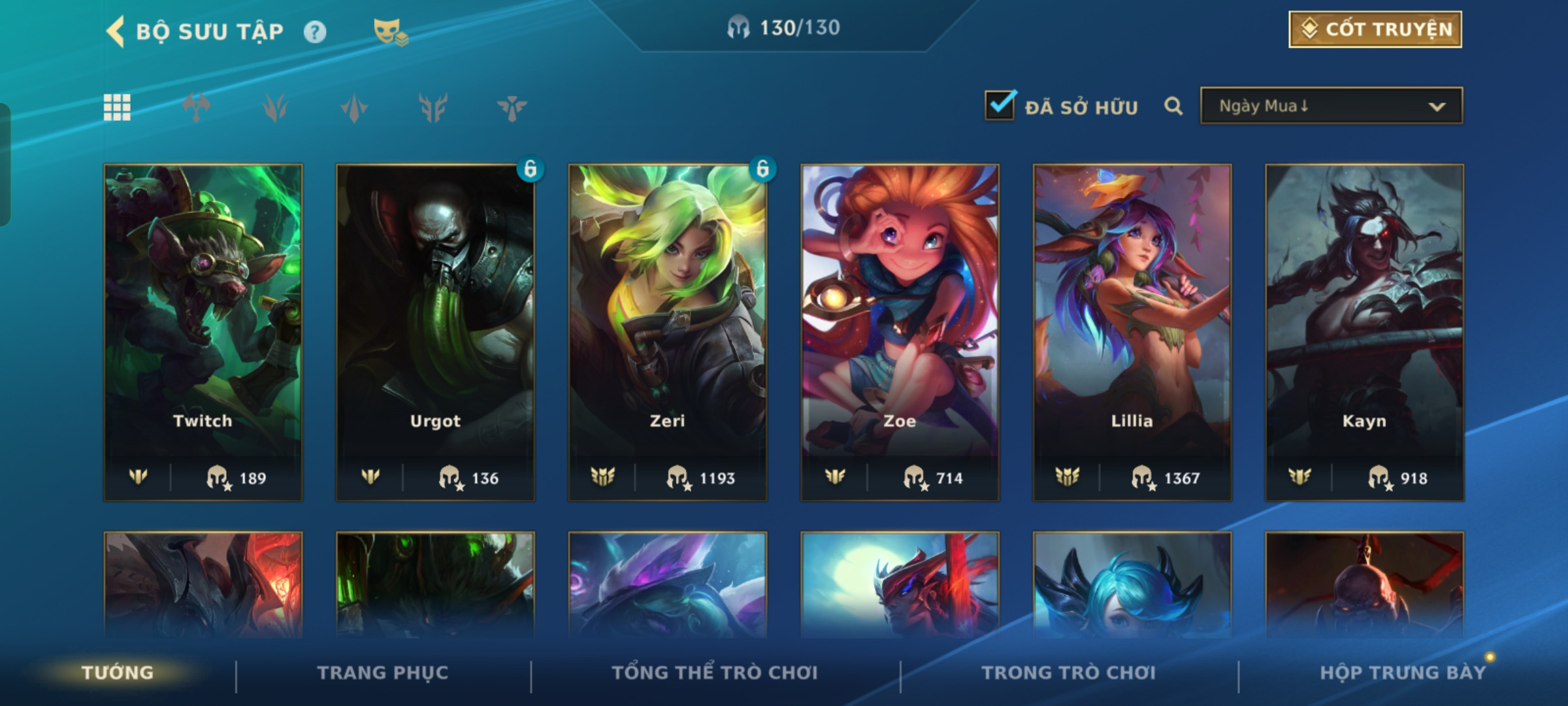Show the Hộp Trưng Bày tab
Viewport: 1568px width, 706px height.
[1402, 672]
